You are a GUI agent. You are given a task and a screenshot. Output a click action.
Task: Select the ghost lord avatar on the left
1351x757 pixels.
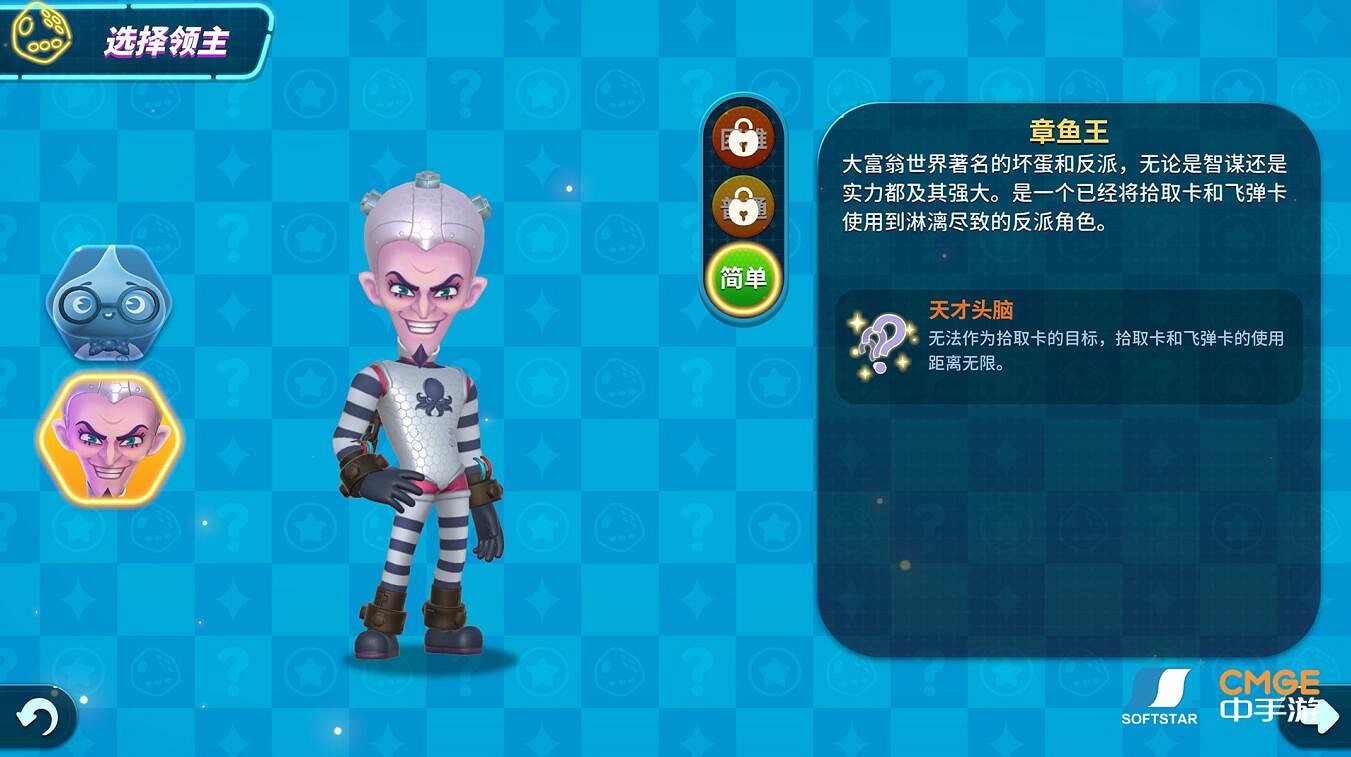[108, 305]
